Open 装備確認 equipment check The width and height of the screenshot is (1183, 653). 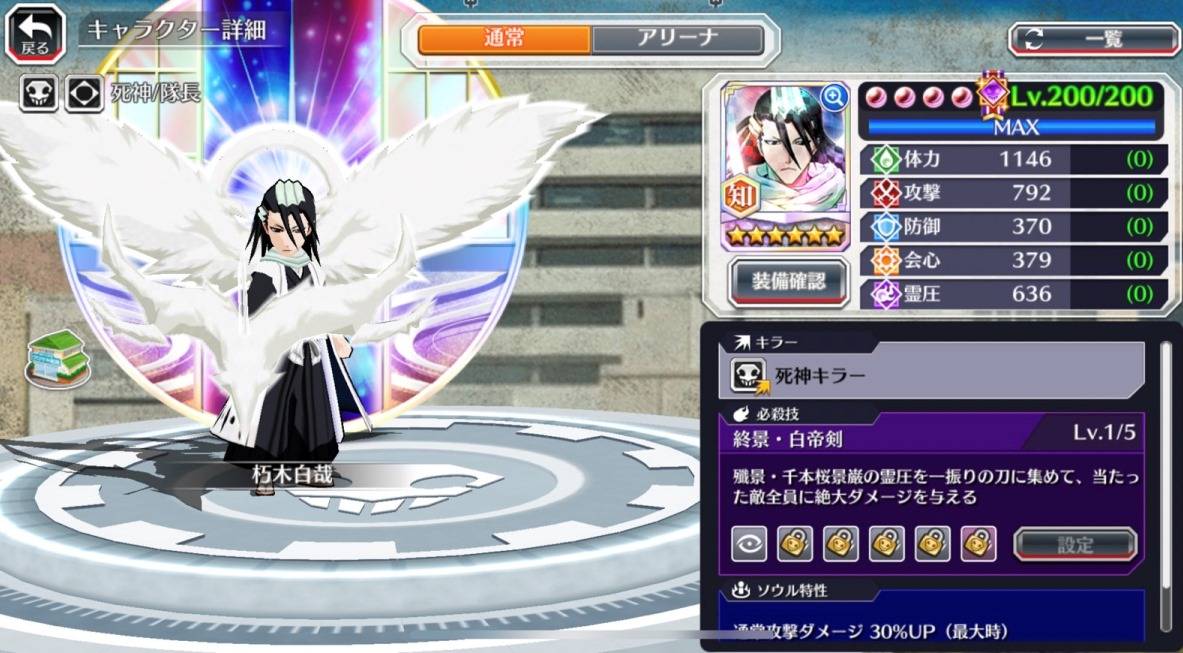click(789, 281)
